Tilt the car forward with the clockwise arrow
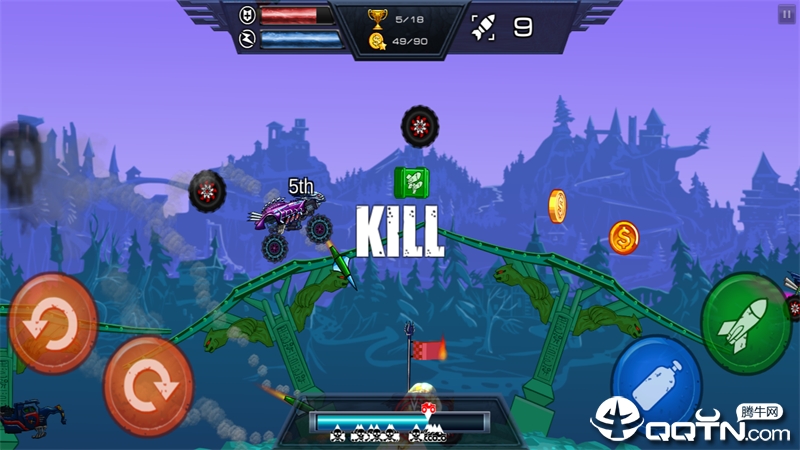800x450 pixels. [x=148, y=385]
